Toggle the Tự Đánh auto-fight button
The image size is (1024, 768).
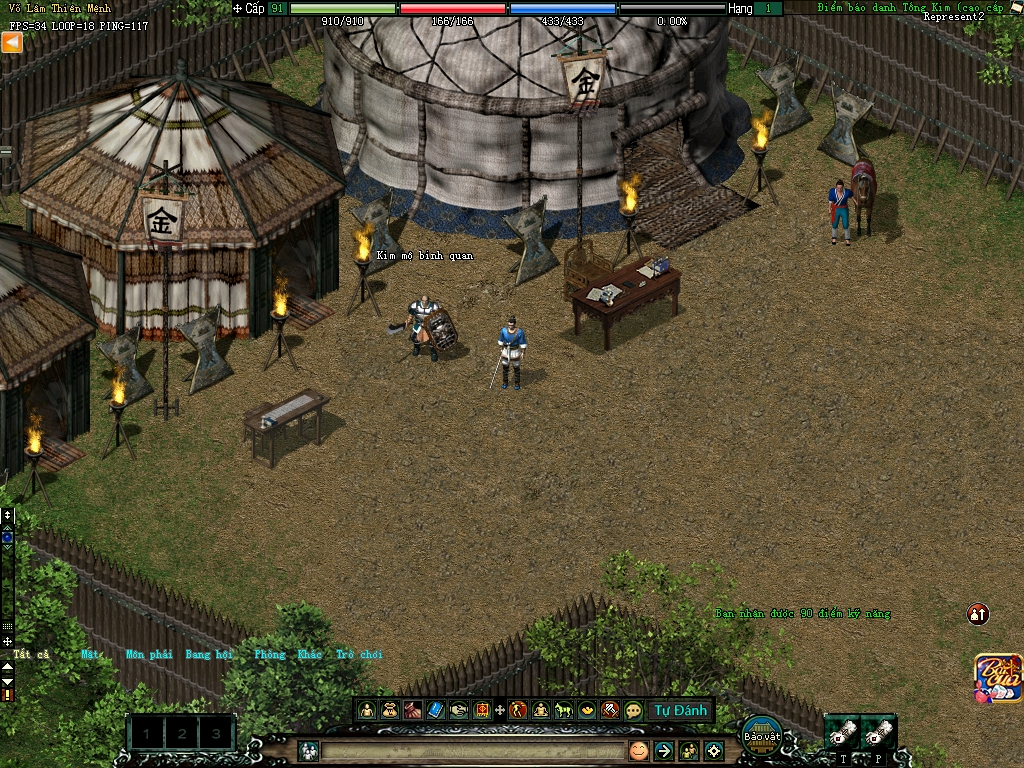pyautogui.click(x=680, y=710)
